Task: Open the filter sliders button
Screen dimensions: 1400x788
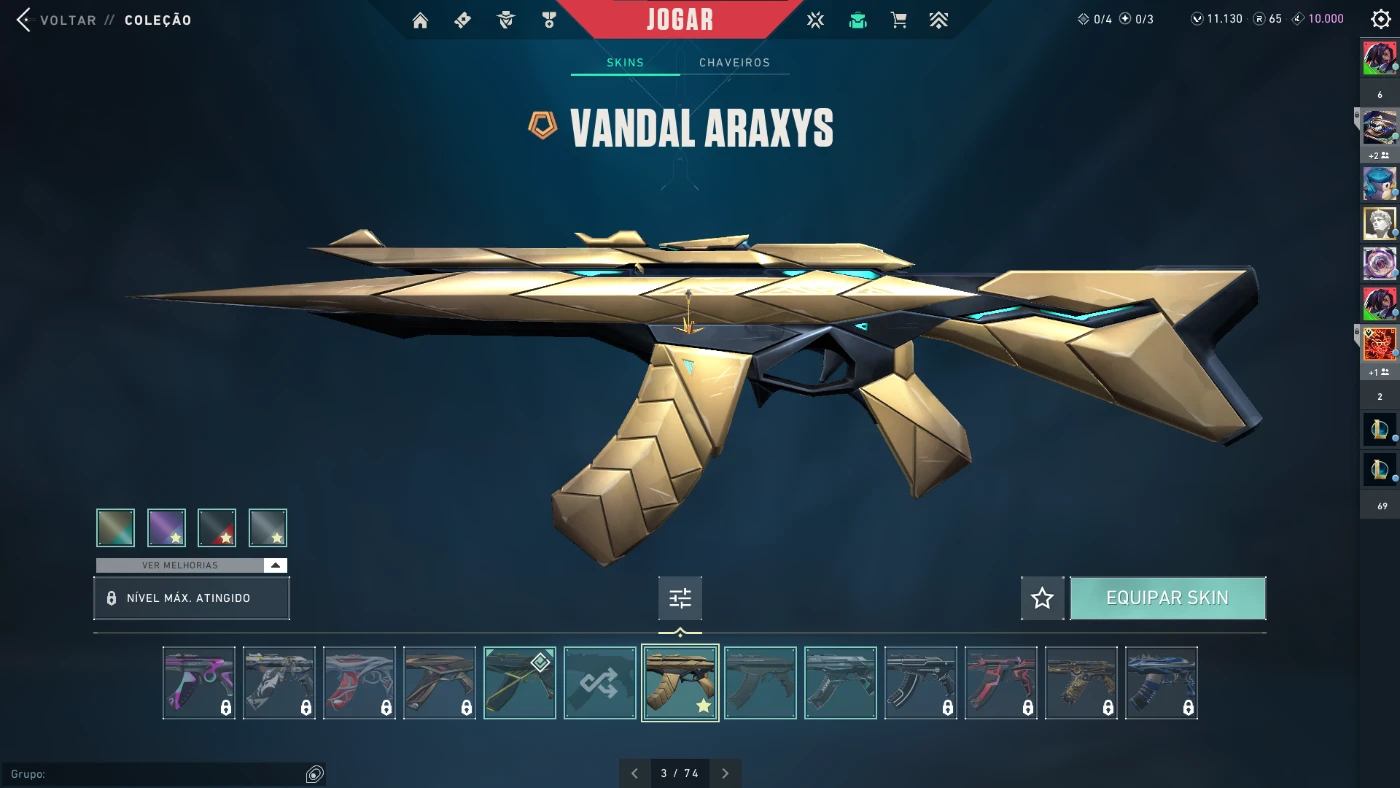Action: pos(680,598)
